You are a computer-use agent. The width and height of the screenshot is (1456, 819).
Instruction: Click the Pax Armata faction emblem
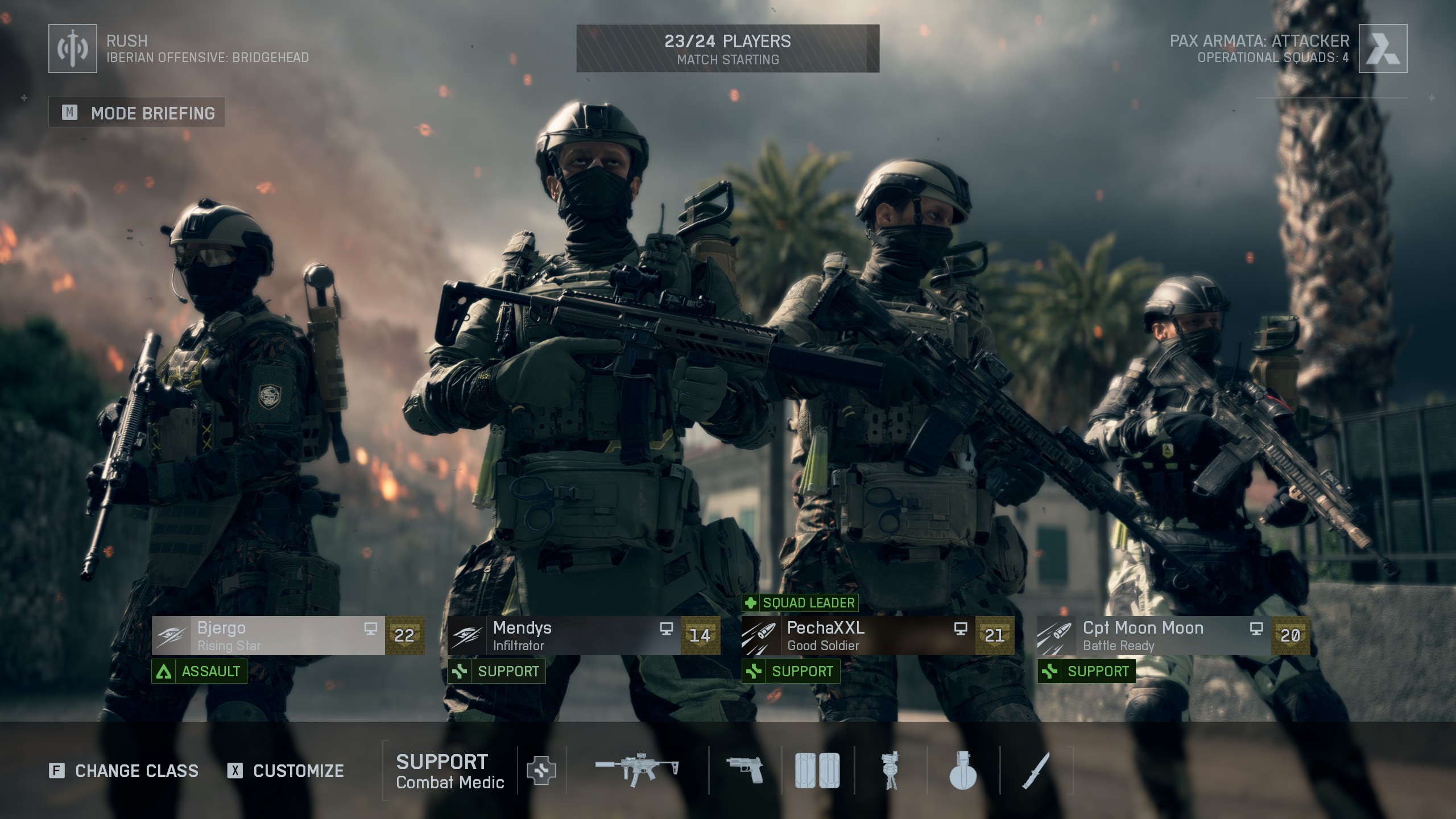1383,48
